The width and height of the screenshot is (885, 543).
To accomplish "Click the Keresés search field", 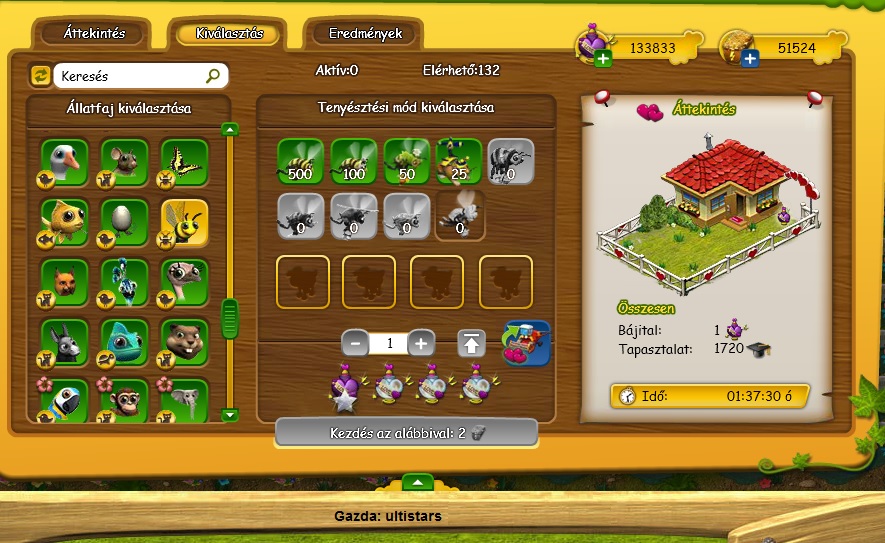I will click(x=130, y=75).
